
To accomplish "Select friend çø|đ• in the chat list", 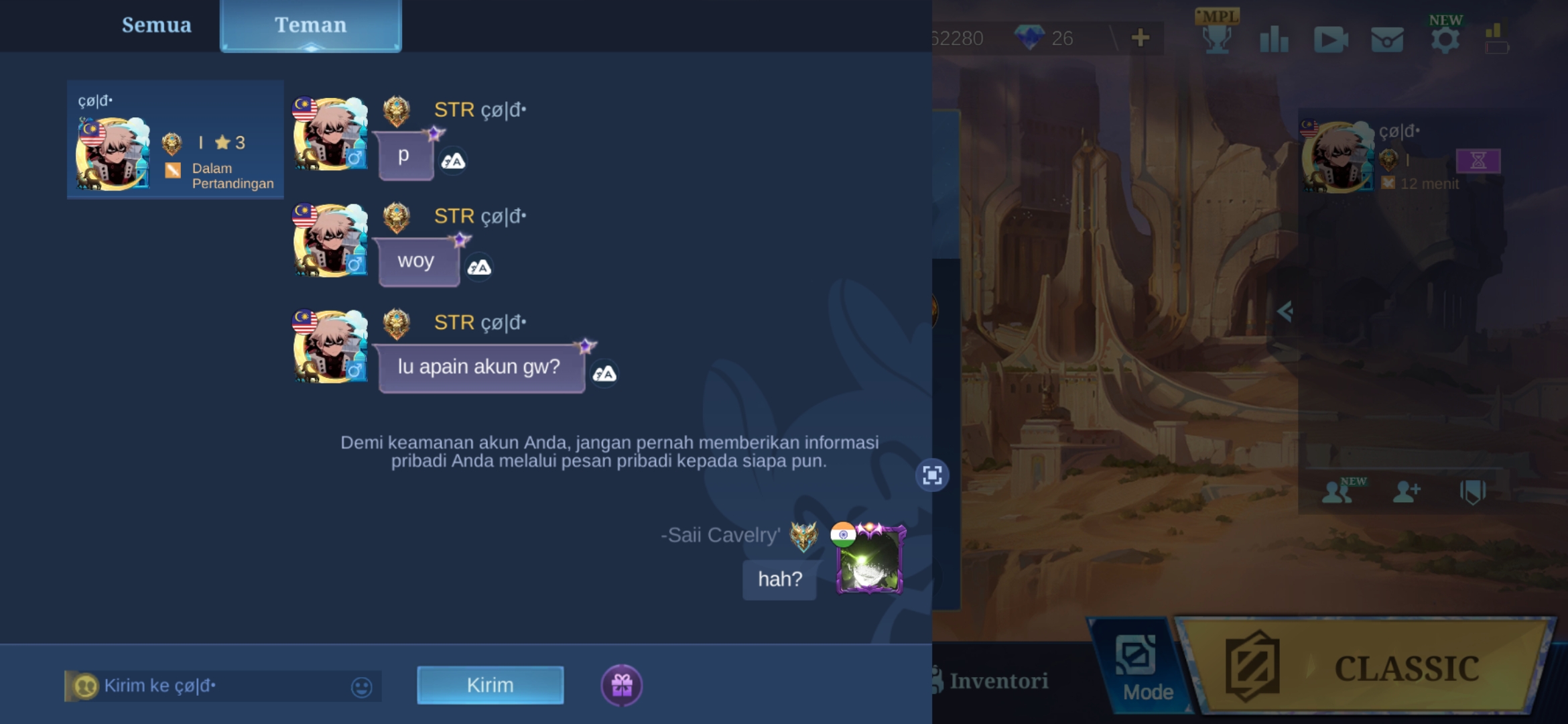I will click(175, 139).
